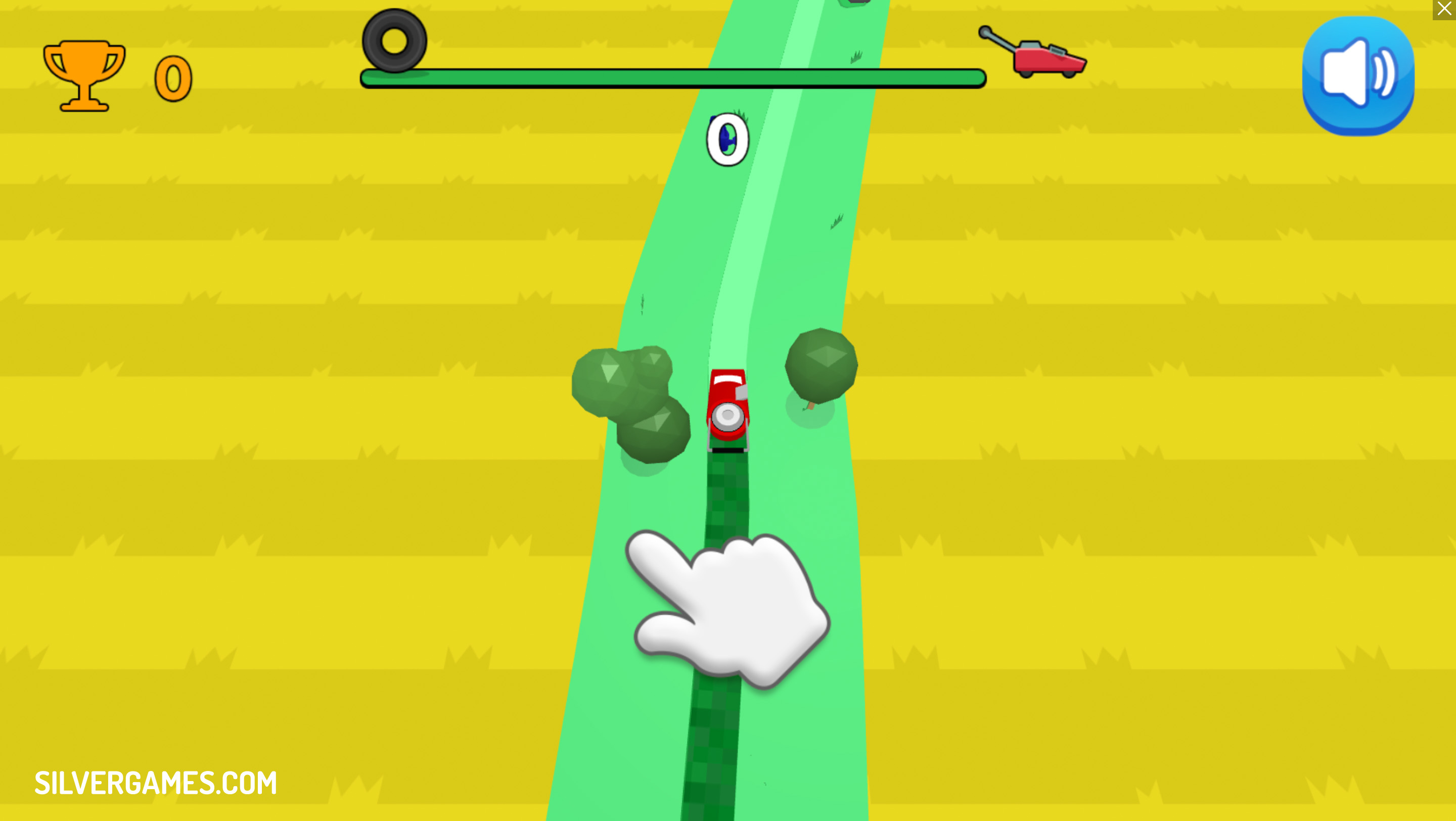Click the green level progress bar

(672, 77)
